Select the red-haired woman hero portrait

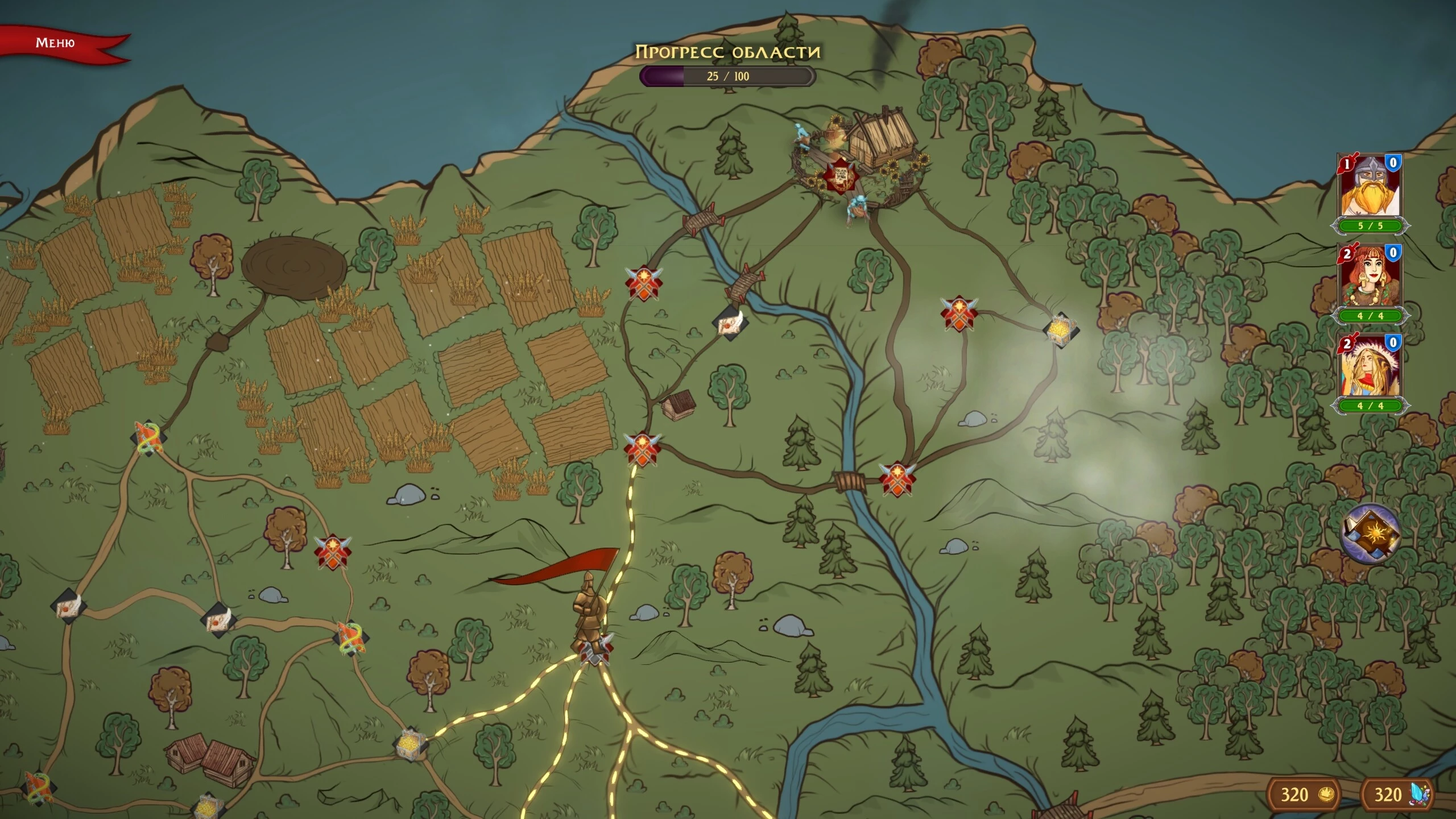point(1370,277)
